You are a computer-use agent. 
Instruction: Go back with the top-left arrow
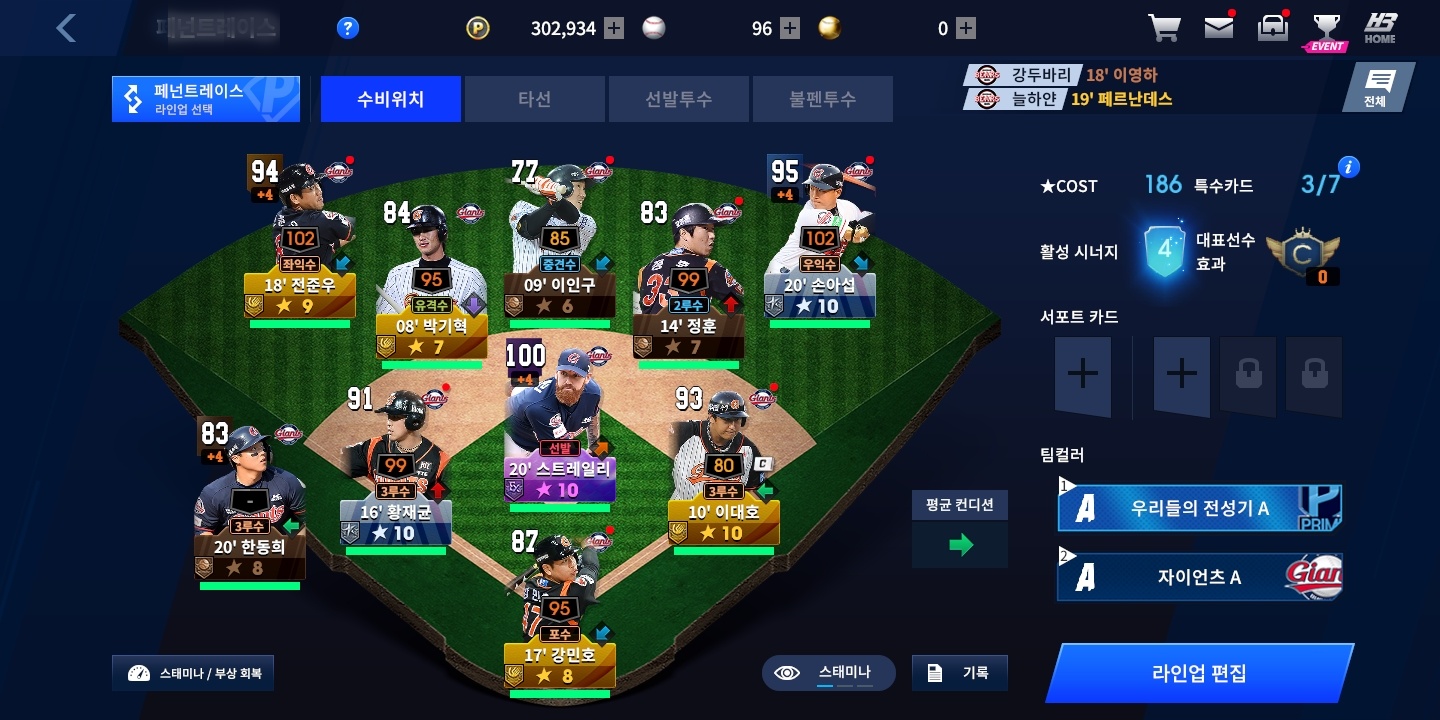[66, 28]
